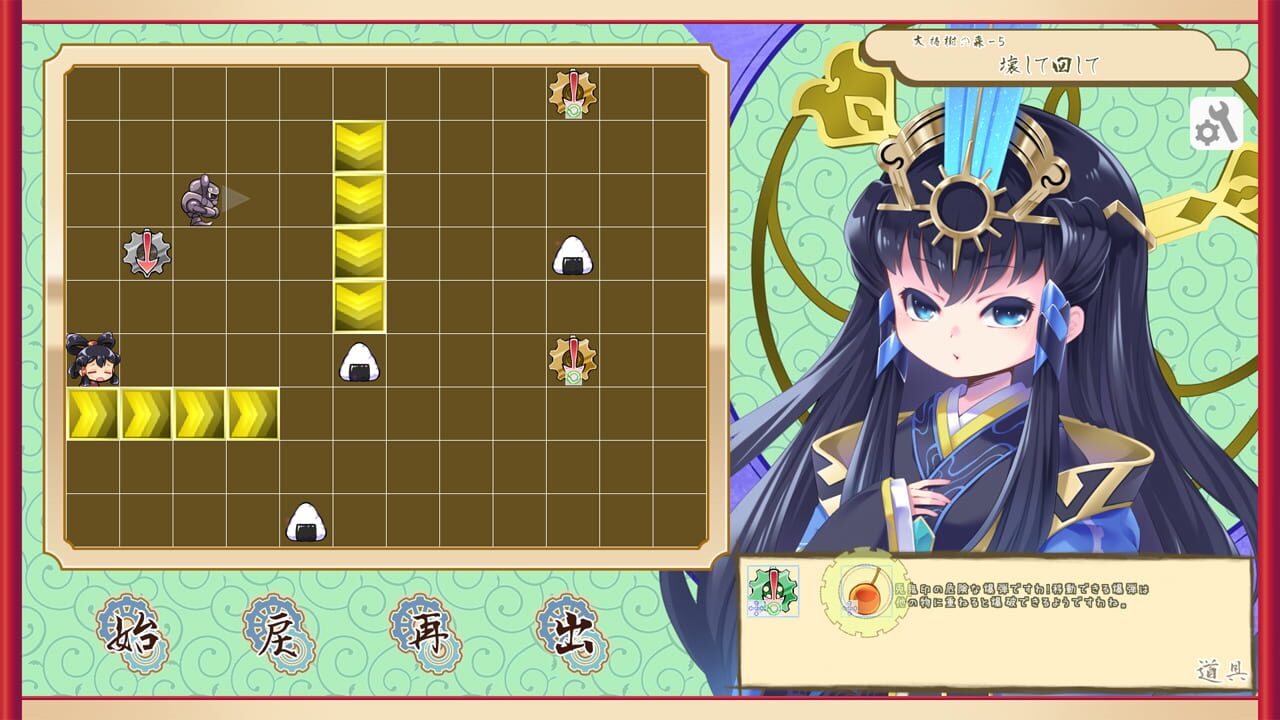This screenshot has height=720, width=1280.
Task: Click a downward chevron on the vertical arrow column
Action: [360, 250]
